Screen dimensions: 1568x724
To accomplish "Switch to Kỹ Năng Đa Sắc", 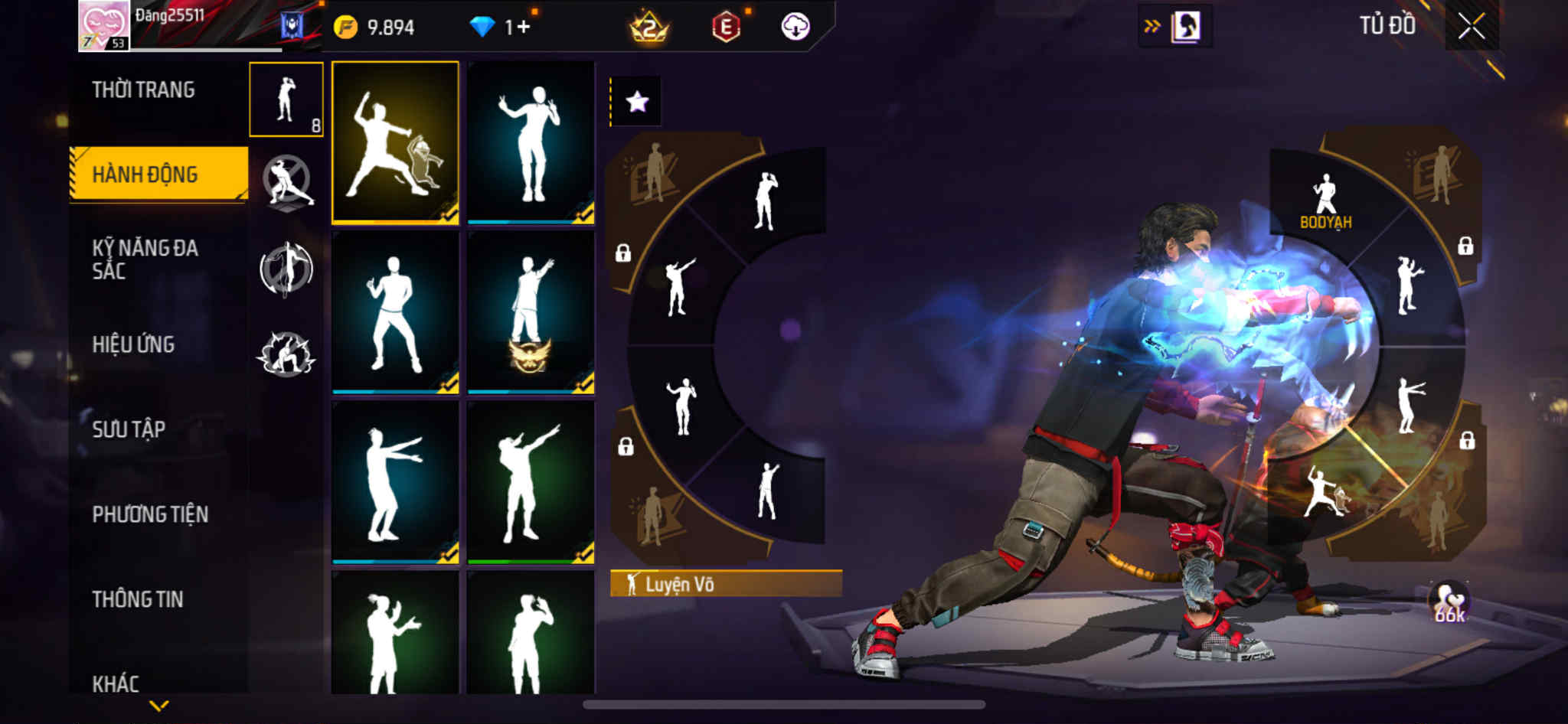I will tap(145, 259).
